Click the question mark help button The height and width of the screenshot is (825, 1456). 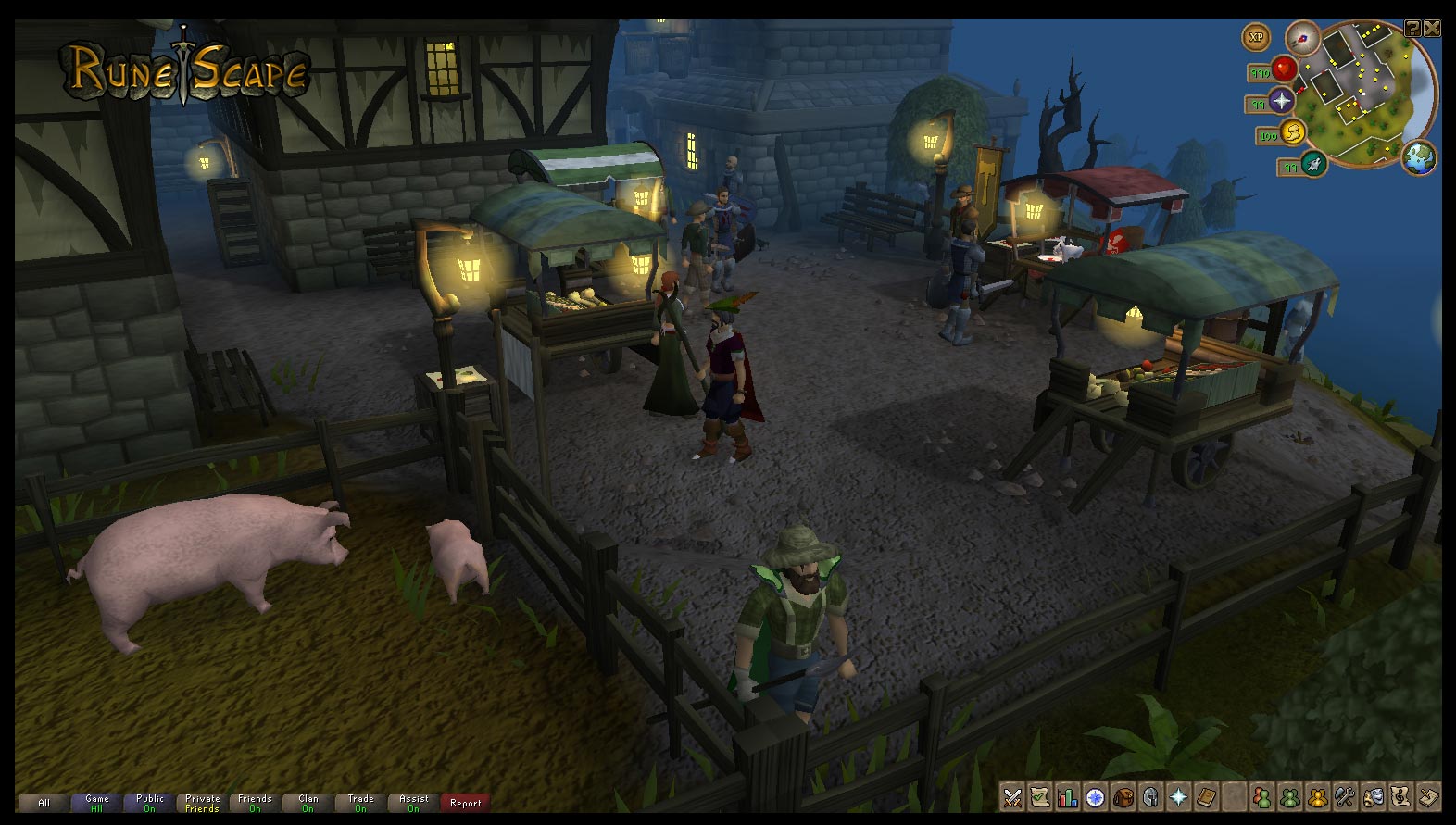click(1412, 29)
